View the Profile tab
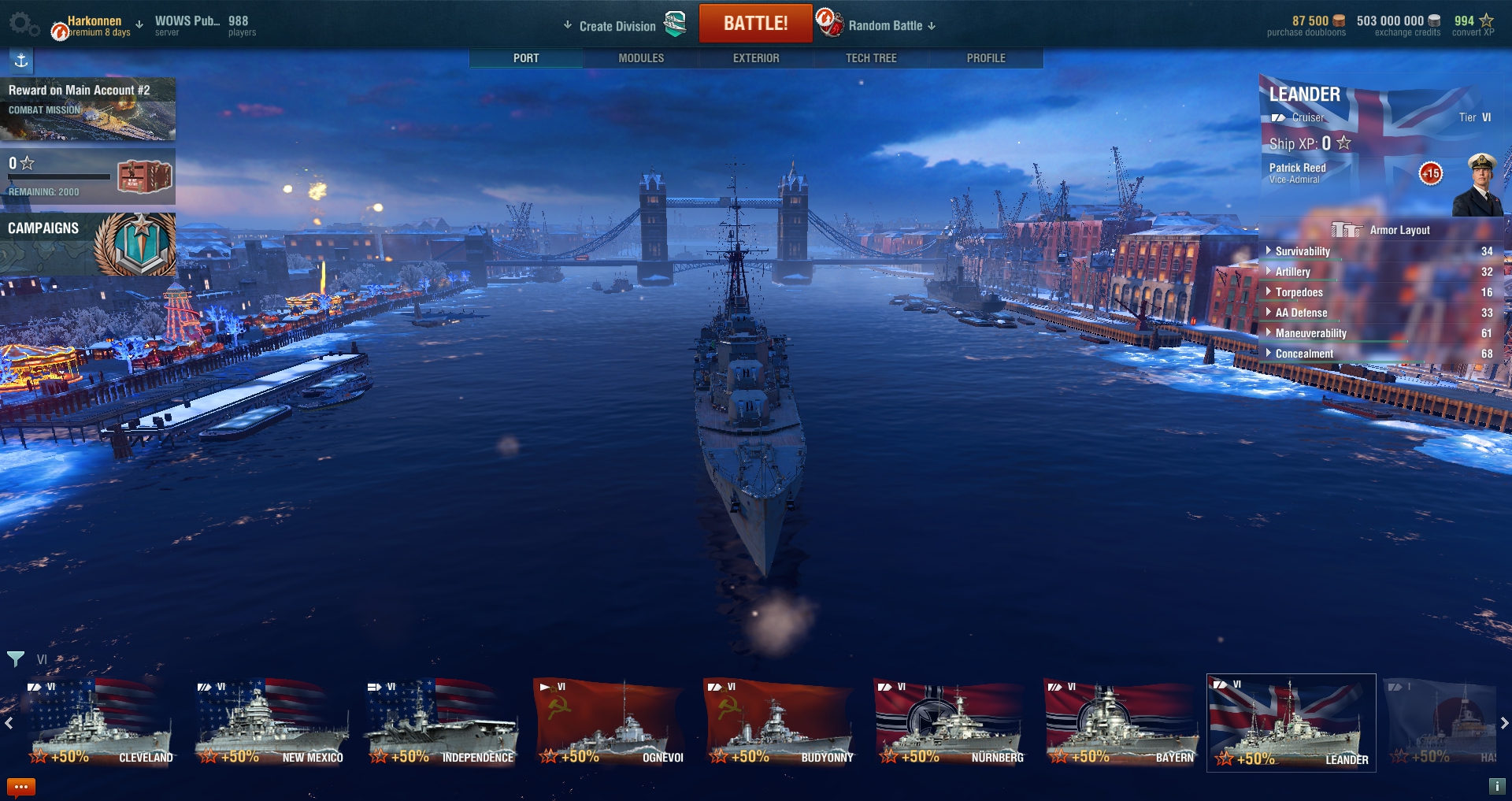 [x=986, y=58]
